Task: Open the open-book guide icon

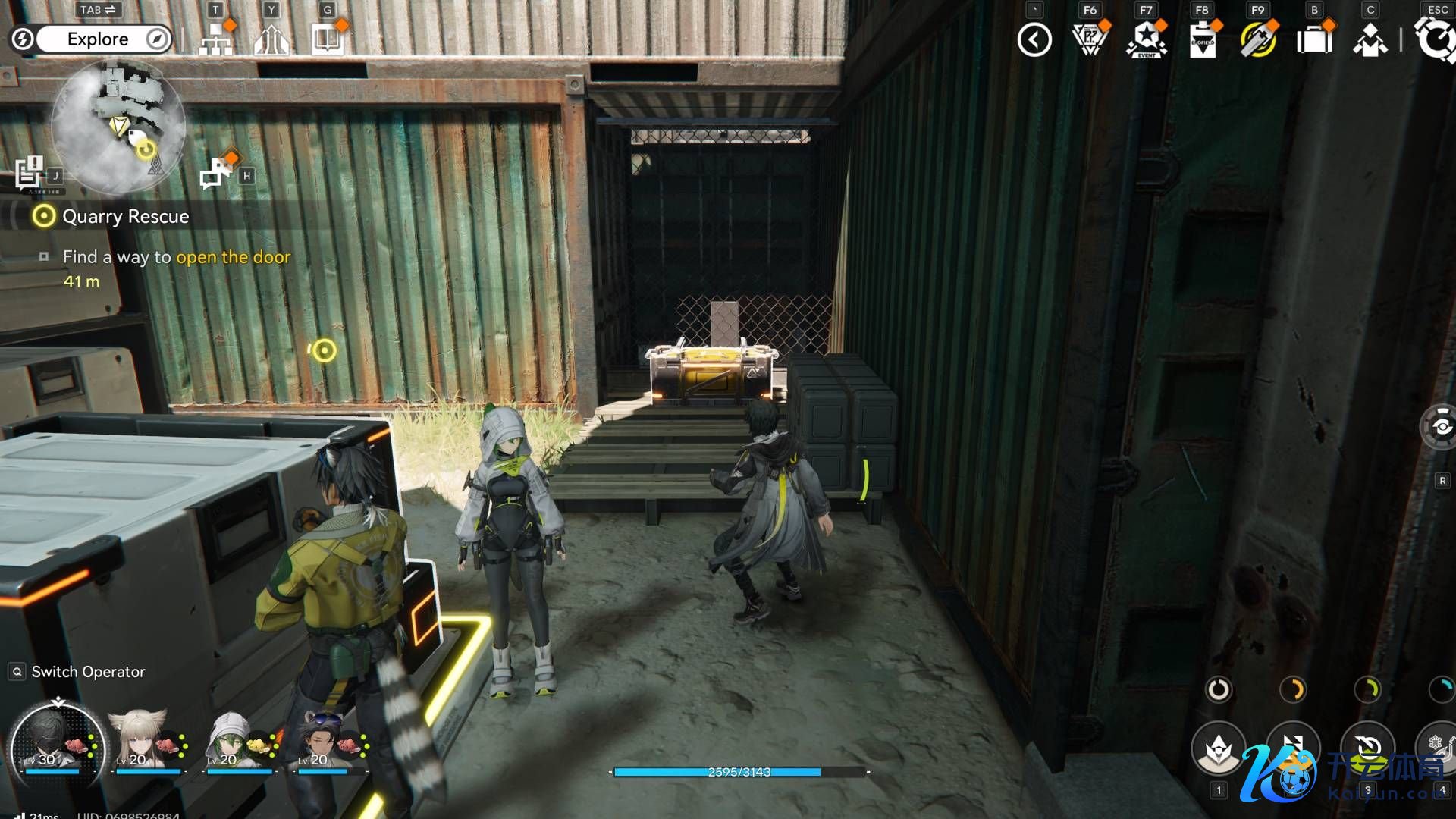Action: point(328,39)
